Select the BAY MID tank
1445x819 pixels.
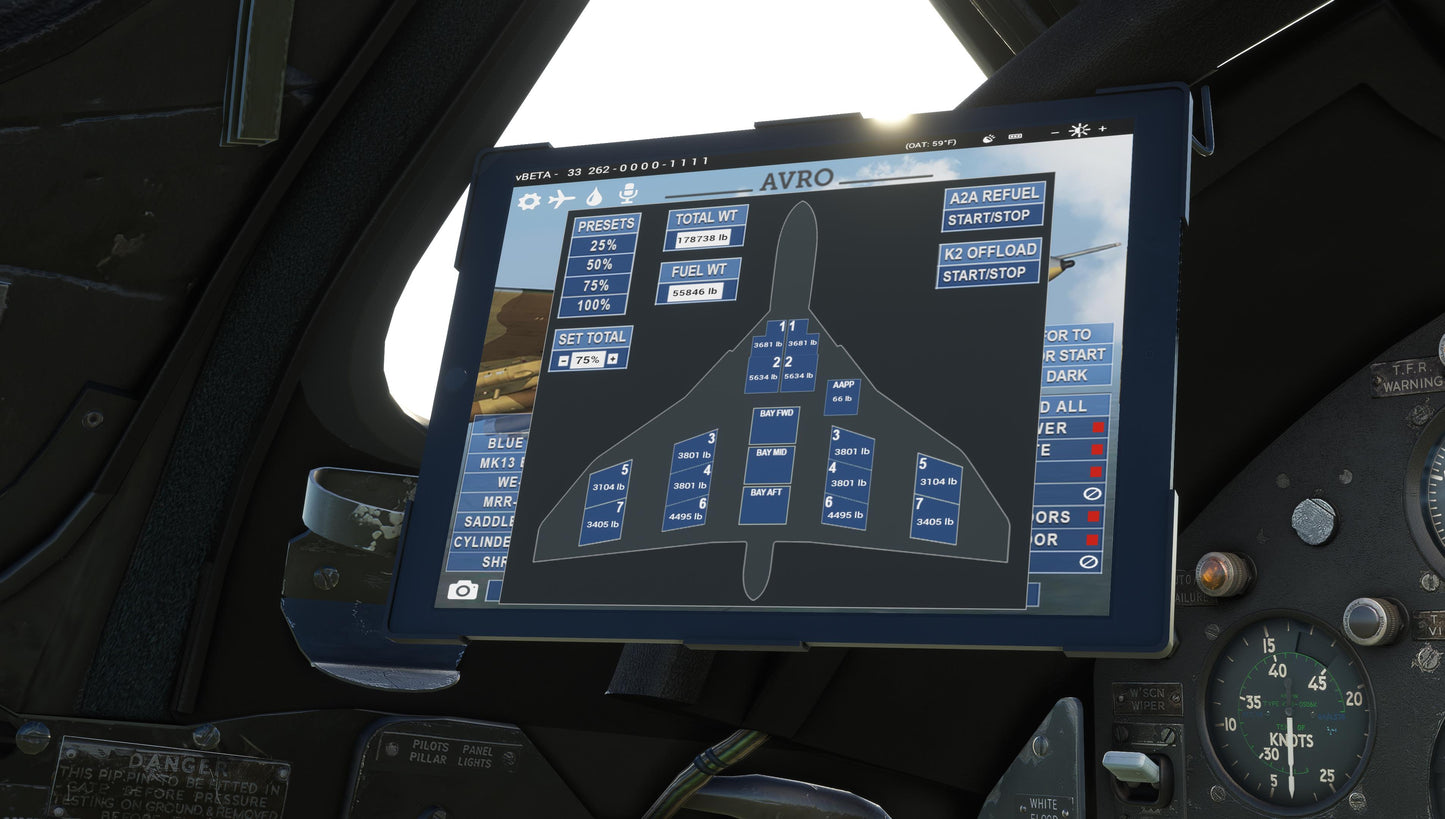(x=770, y=465)
